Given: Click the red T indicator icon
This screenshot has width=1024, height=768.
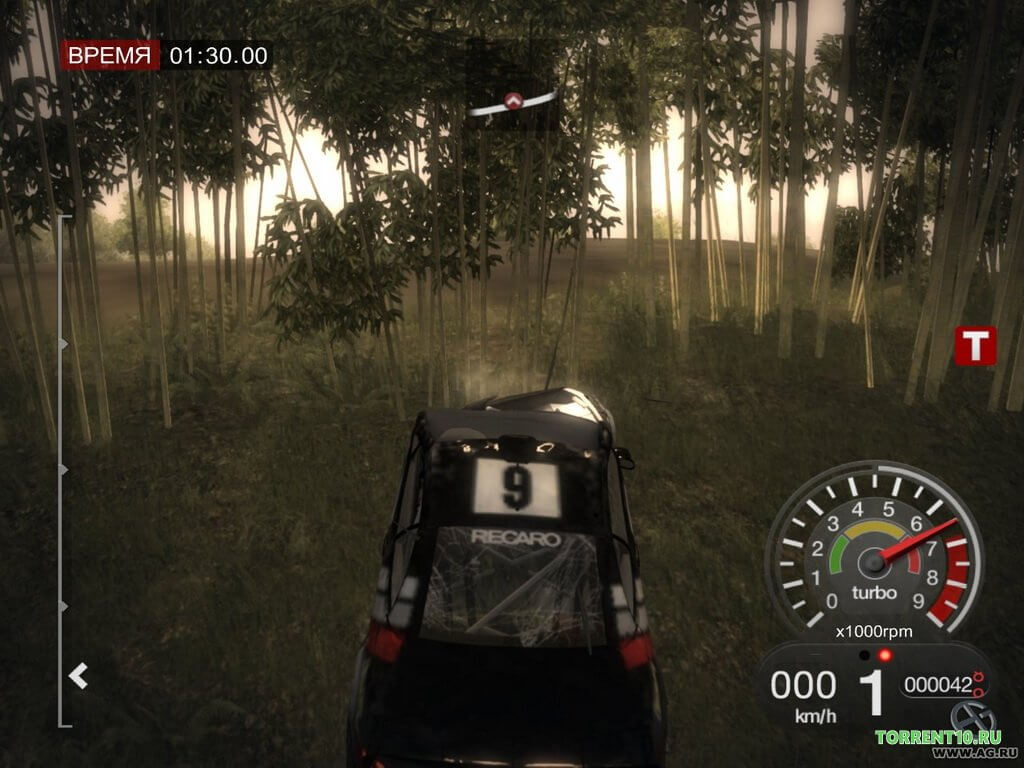Looking at the screenshot, I should pos(975,345).
